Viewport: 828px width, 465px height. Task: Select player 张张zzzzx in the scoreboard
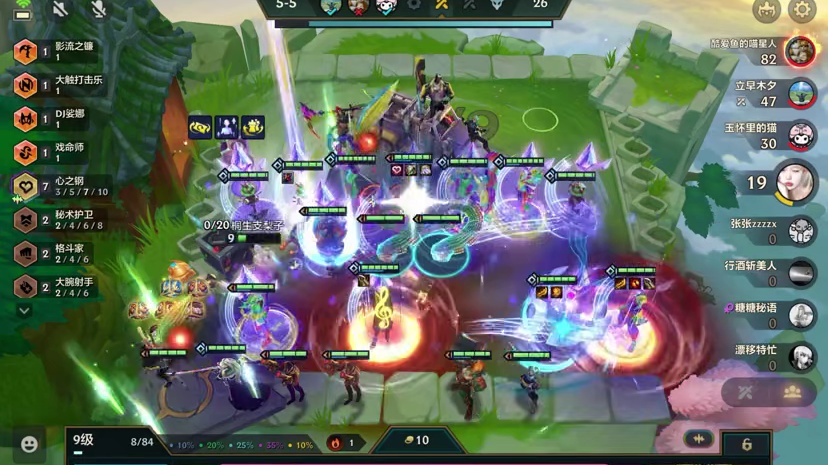click(799, 231)
